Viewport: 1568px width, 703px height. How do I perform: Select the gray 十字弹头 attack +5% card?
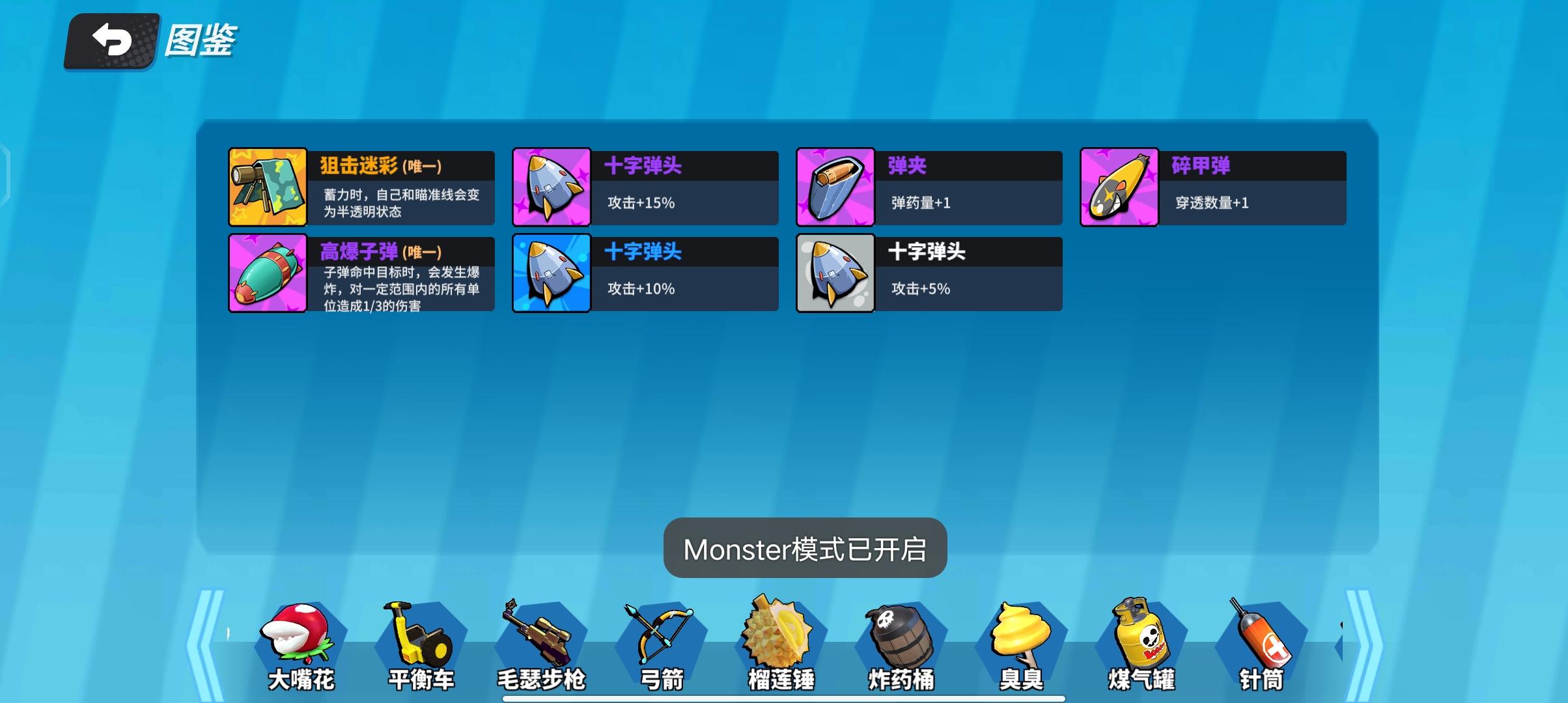click(928, 273)
